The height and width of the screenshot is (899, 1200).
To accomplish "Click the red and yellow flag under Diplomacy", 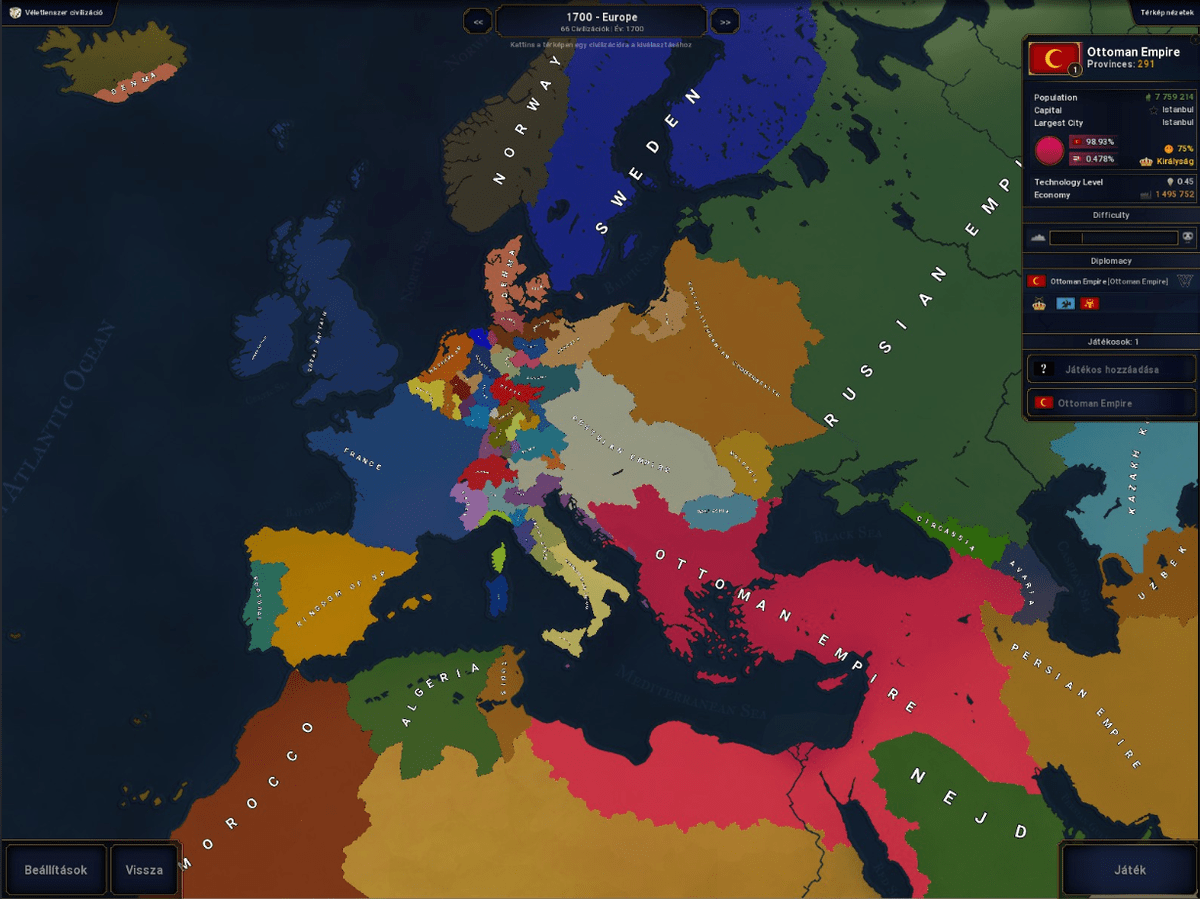I will [1090, 303].
